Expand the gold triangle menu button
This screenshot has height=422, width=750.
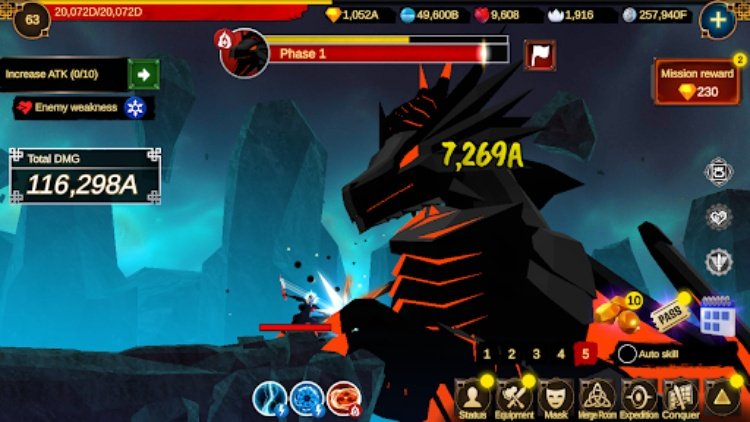721,398
